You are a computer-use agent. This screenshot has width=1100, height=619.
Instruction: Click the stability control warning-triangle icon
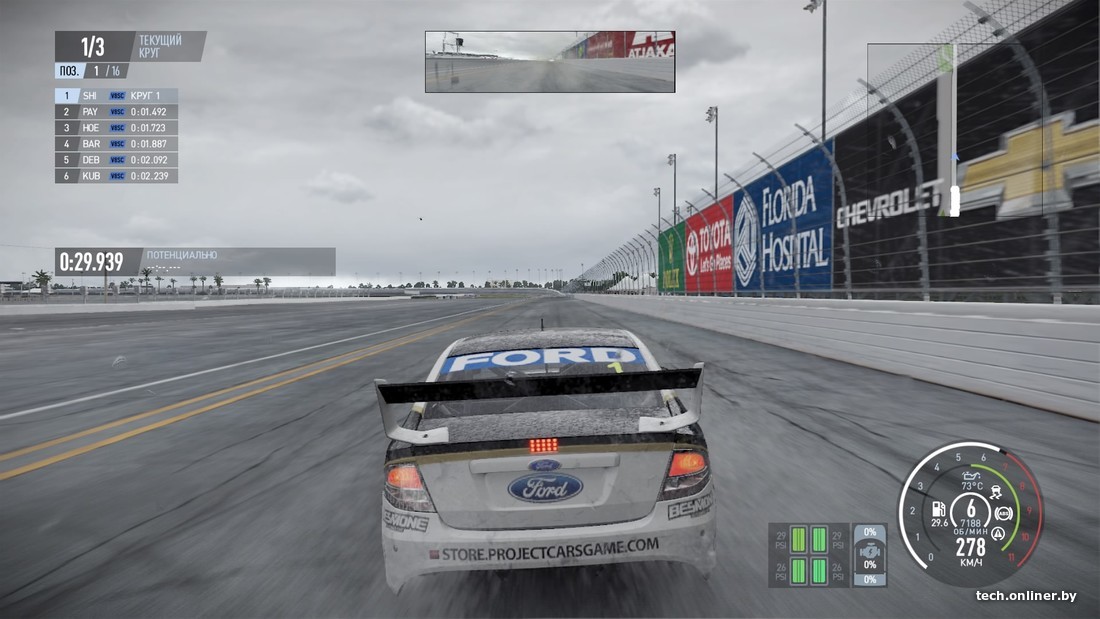[997, 534]
